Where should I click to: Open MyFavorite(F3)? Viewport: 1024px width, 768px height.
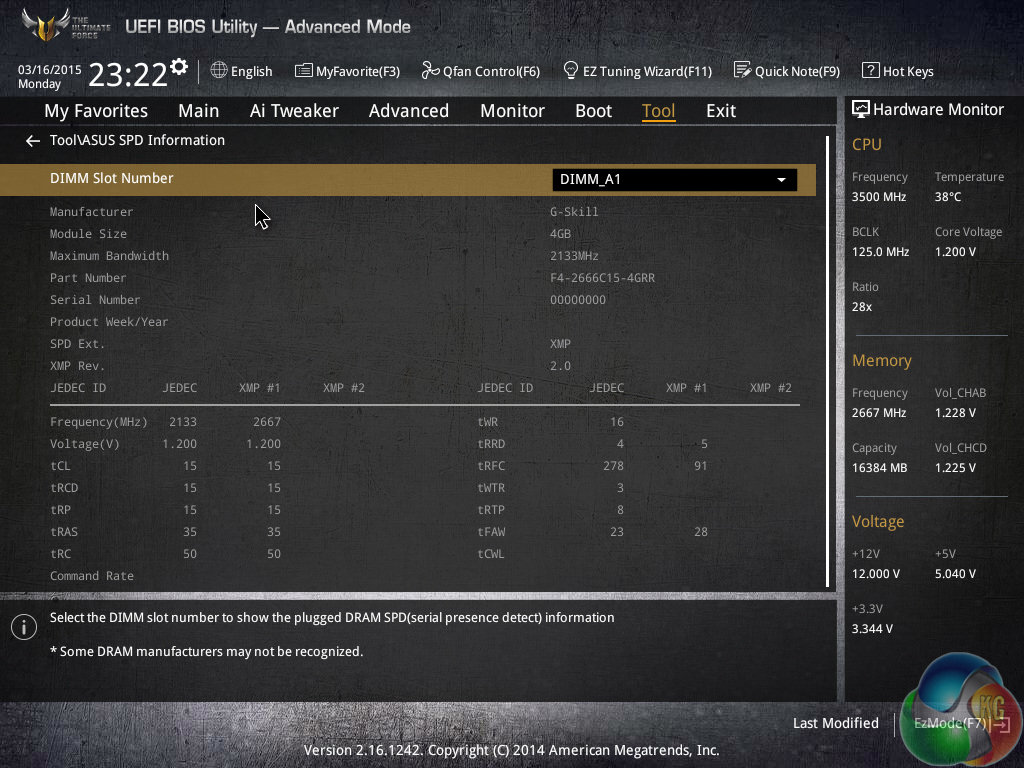(347, 71)
